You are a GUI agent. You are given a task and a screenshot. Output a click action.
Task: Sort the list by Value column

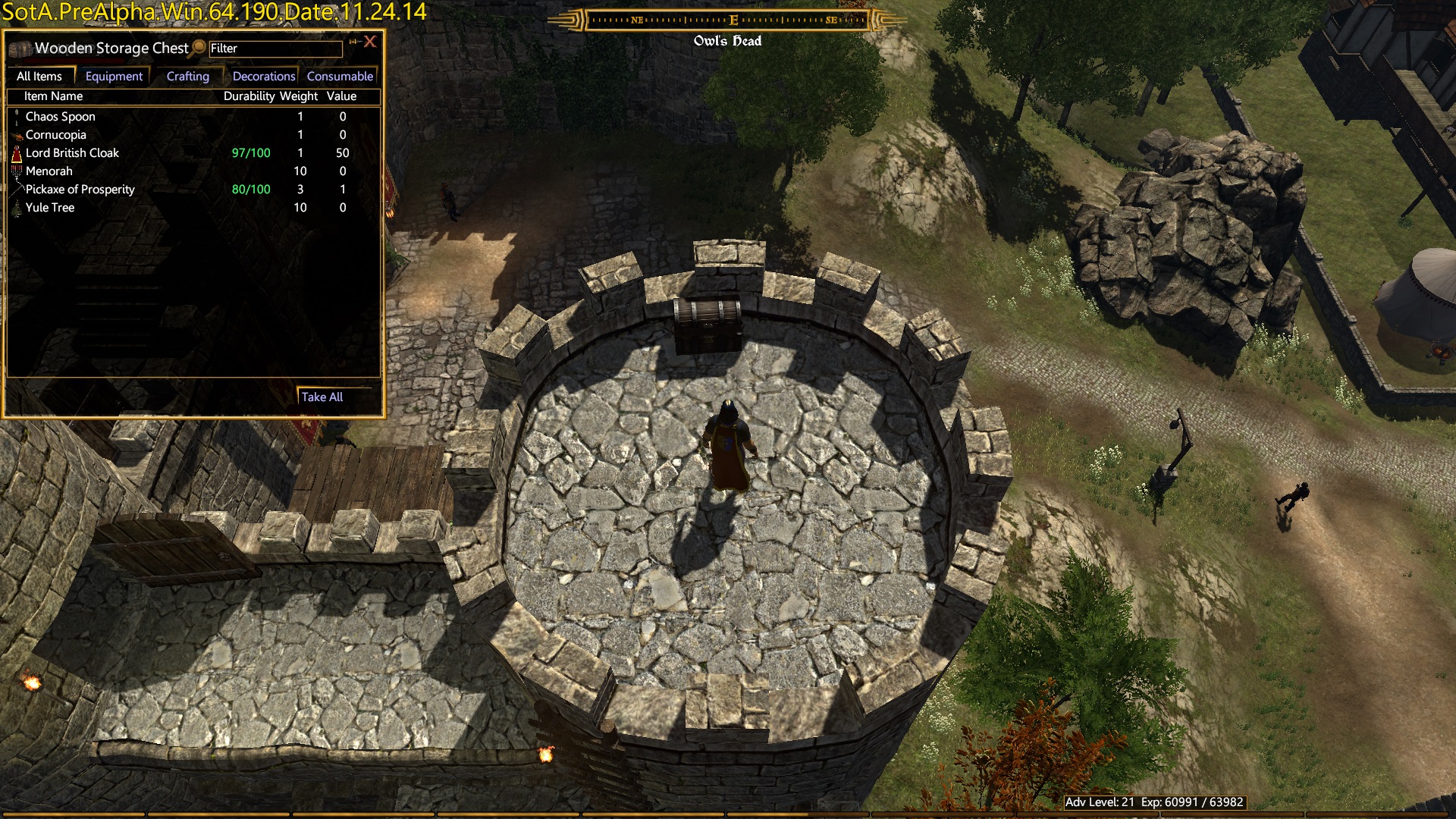341,96
